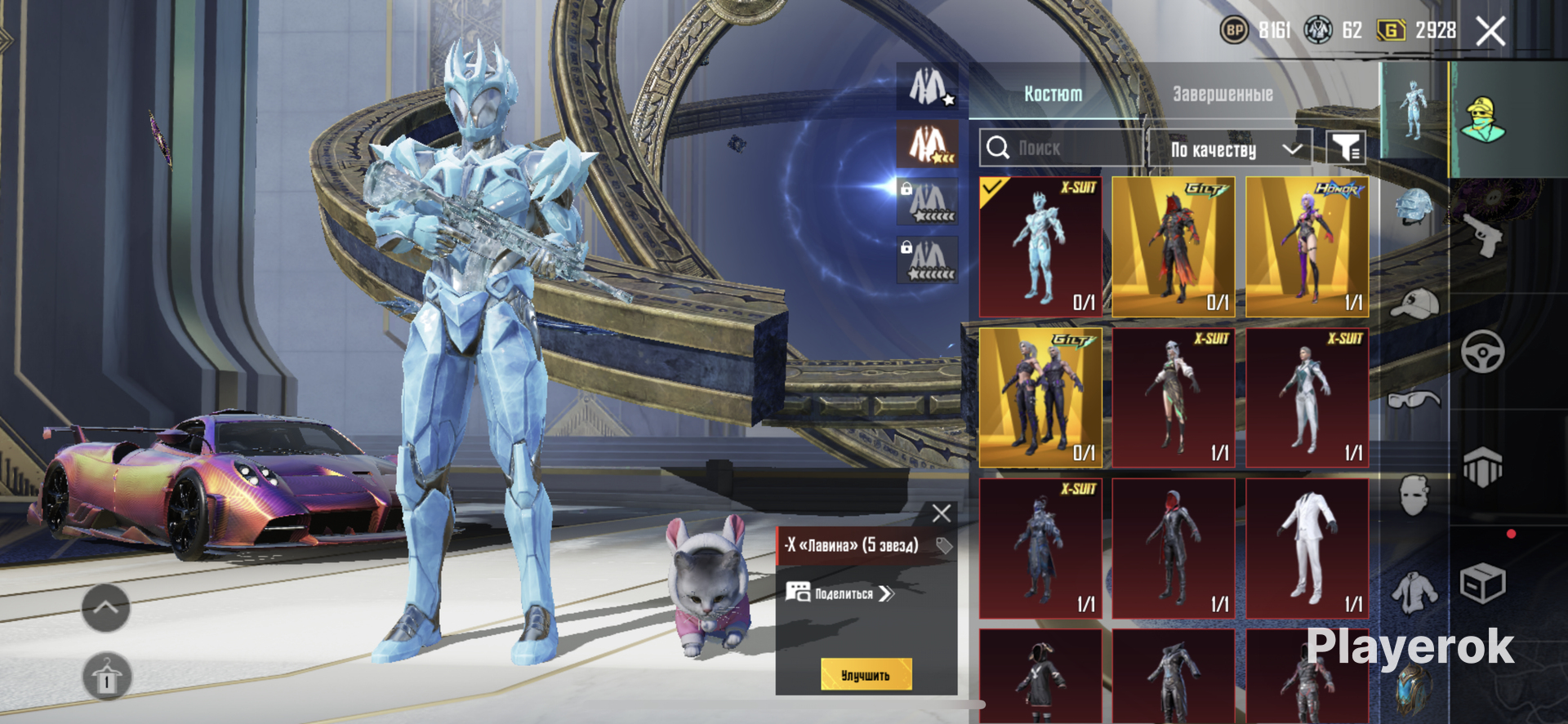Open the hanger wardrobe button
The height and width of the screenshot is (724, 1568).
(x=106, y=676)
